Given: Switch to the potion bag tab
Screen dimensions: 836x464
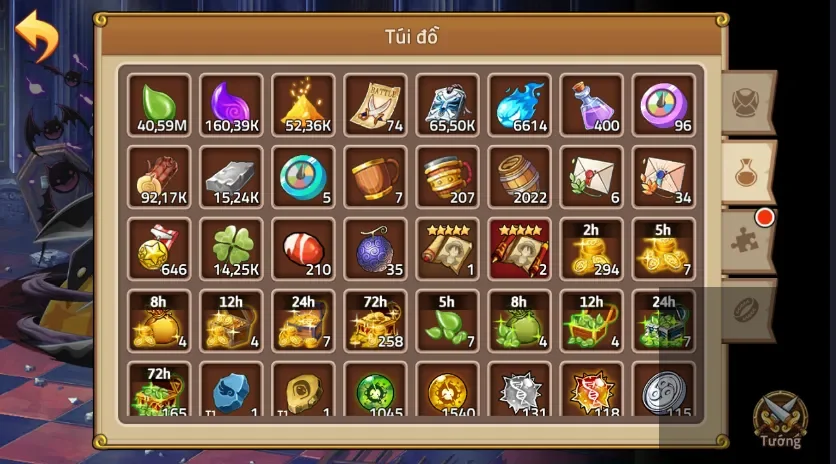Looking at the screenshot, I should (748, 172).
